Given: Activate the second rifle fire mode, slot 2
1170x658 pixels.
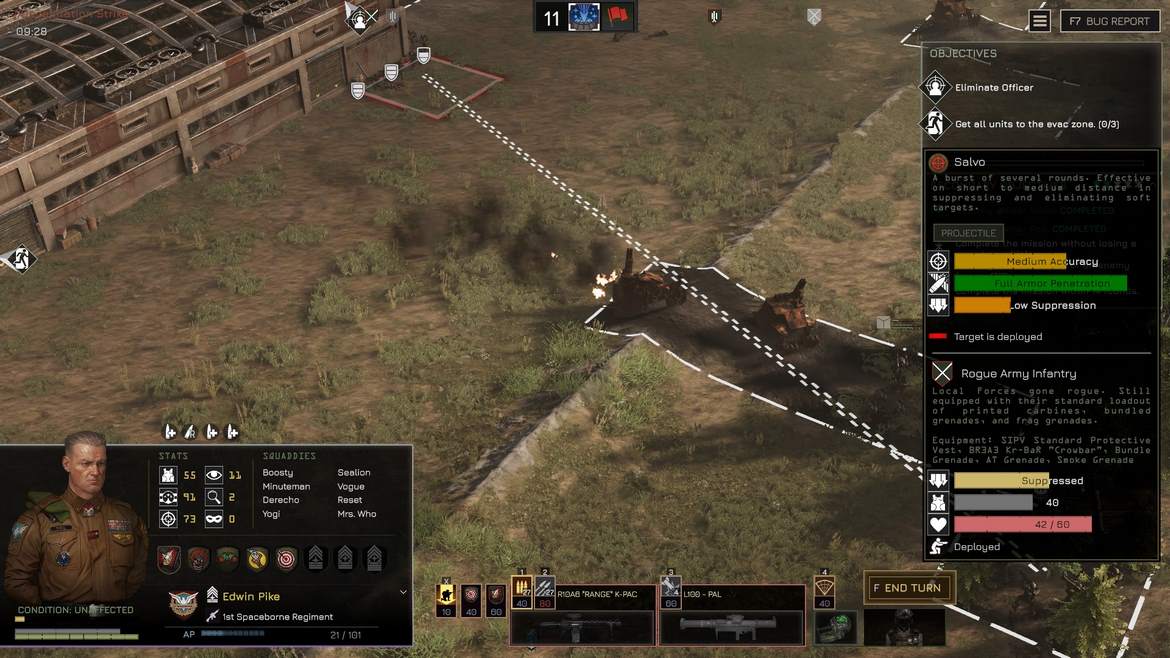Looking at the screenshot, I should pos(546,591).
